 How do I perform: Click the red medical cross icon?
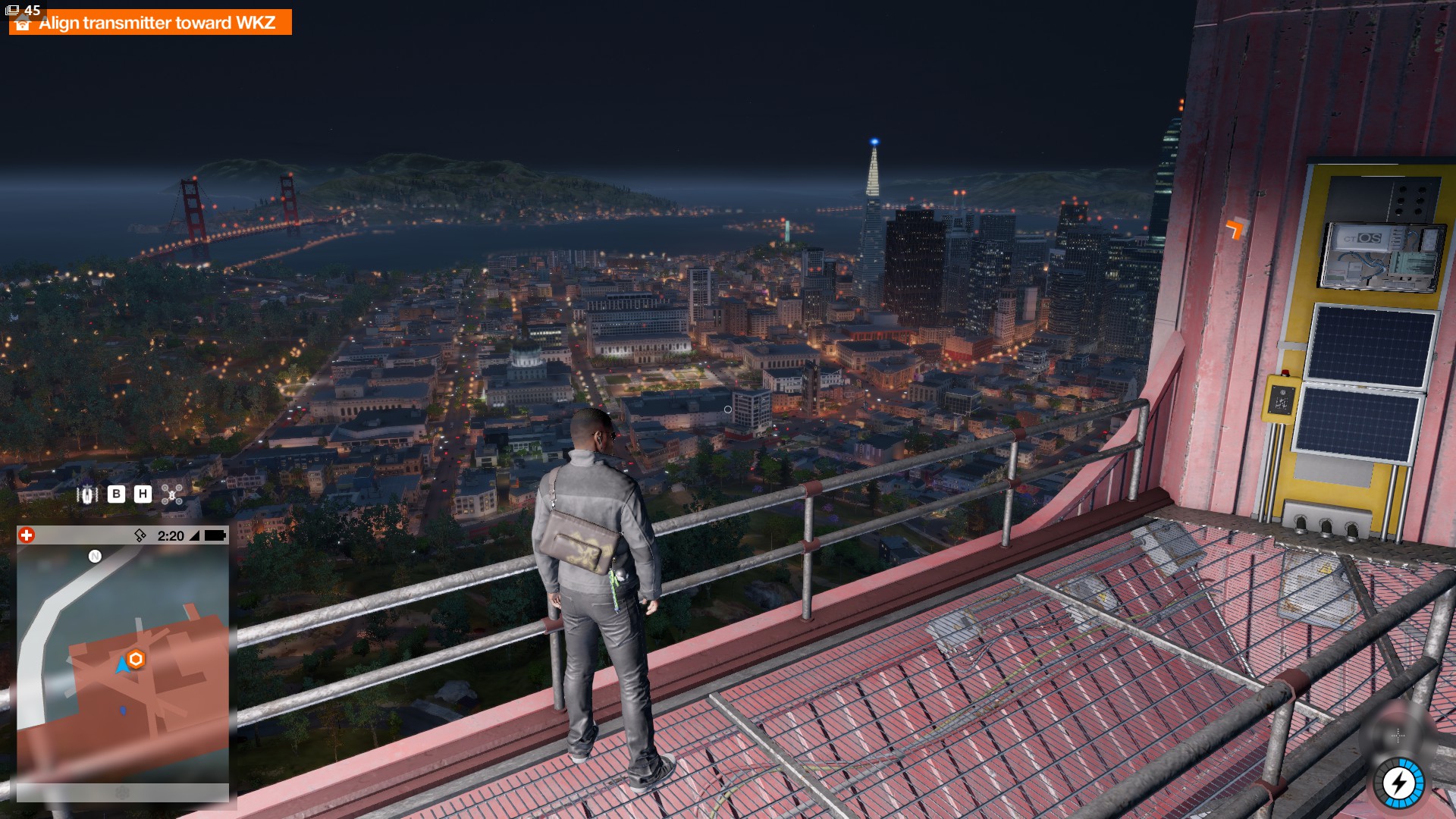pyautogui.click(x=27, y=535)
